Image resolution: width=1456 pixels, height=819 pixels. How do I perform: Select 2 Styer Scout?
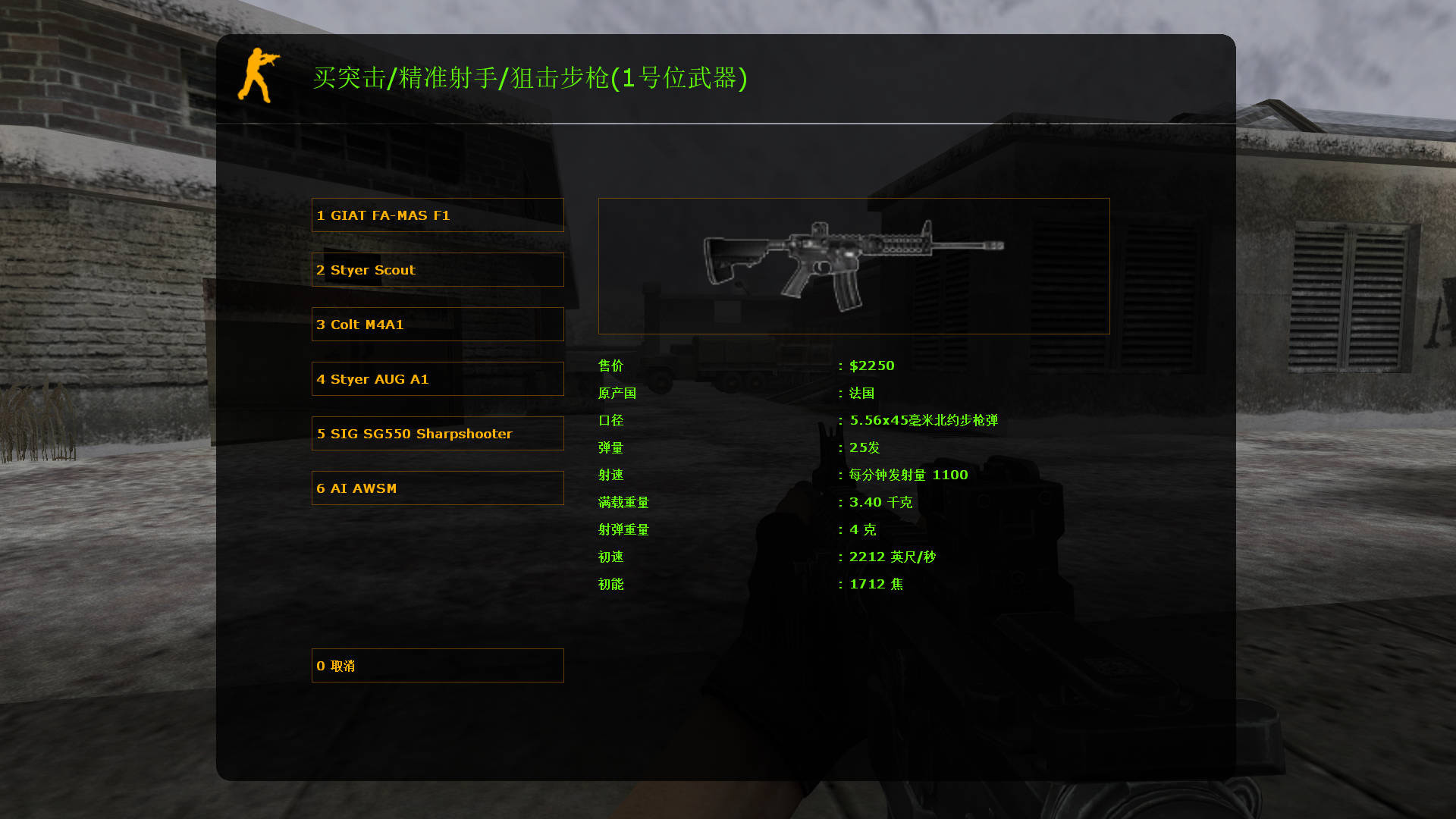438,269
